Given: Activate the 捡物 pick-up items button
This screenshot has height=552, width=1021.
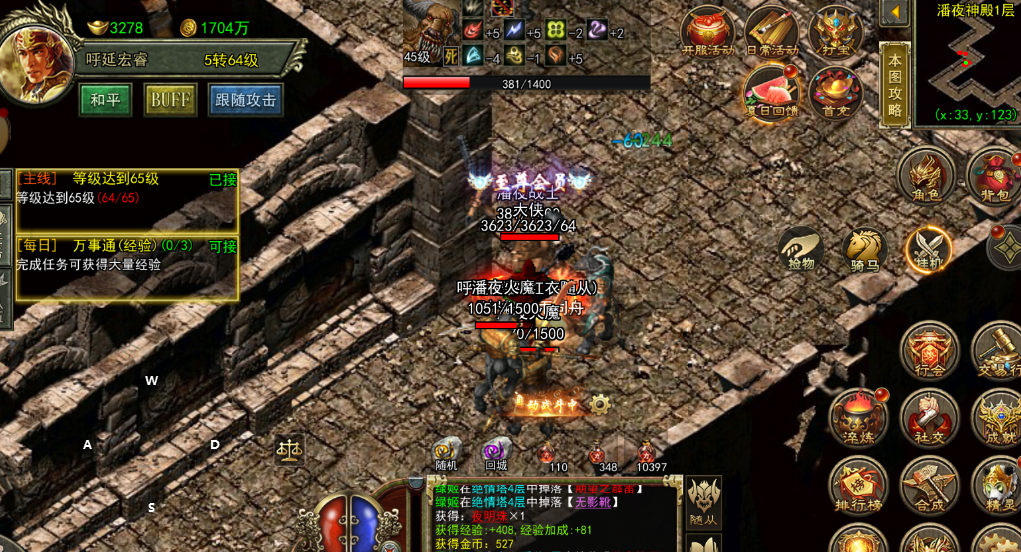Looking at the screenshot, I should (801, 249).
